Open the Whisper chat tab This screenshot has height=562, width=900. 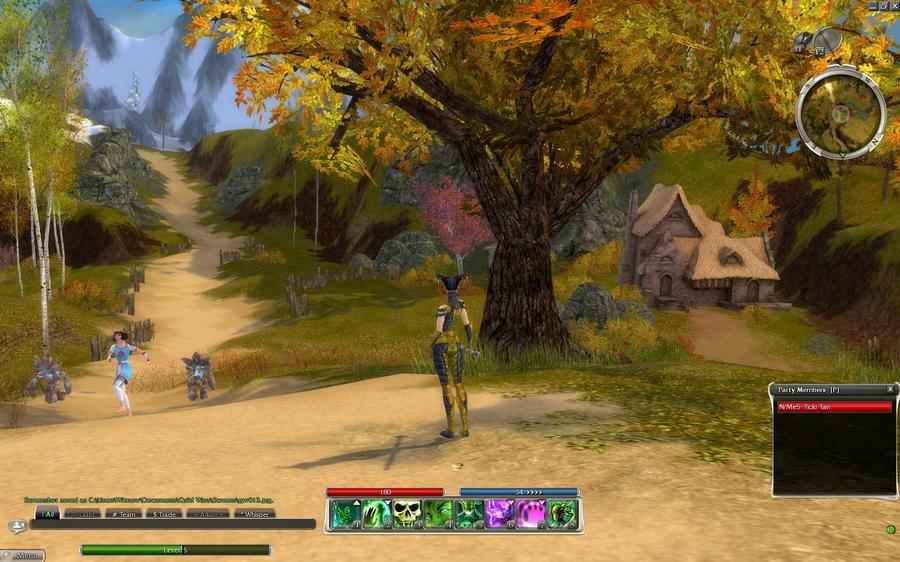[254, 513]
